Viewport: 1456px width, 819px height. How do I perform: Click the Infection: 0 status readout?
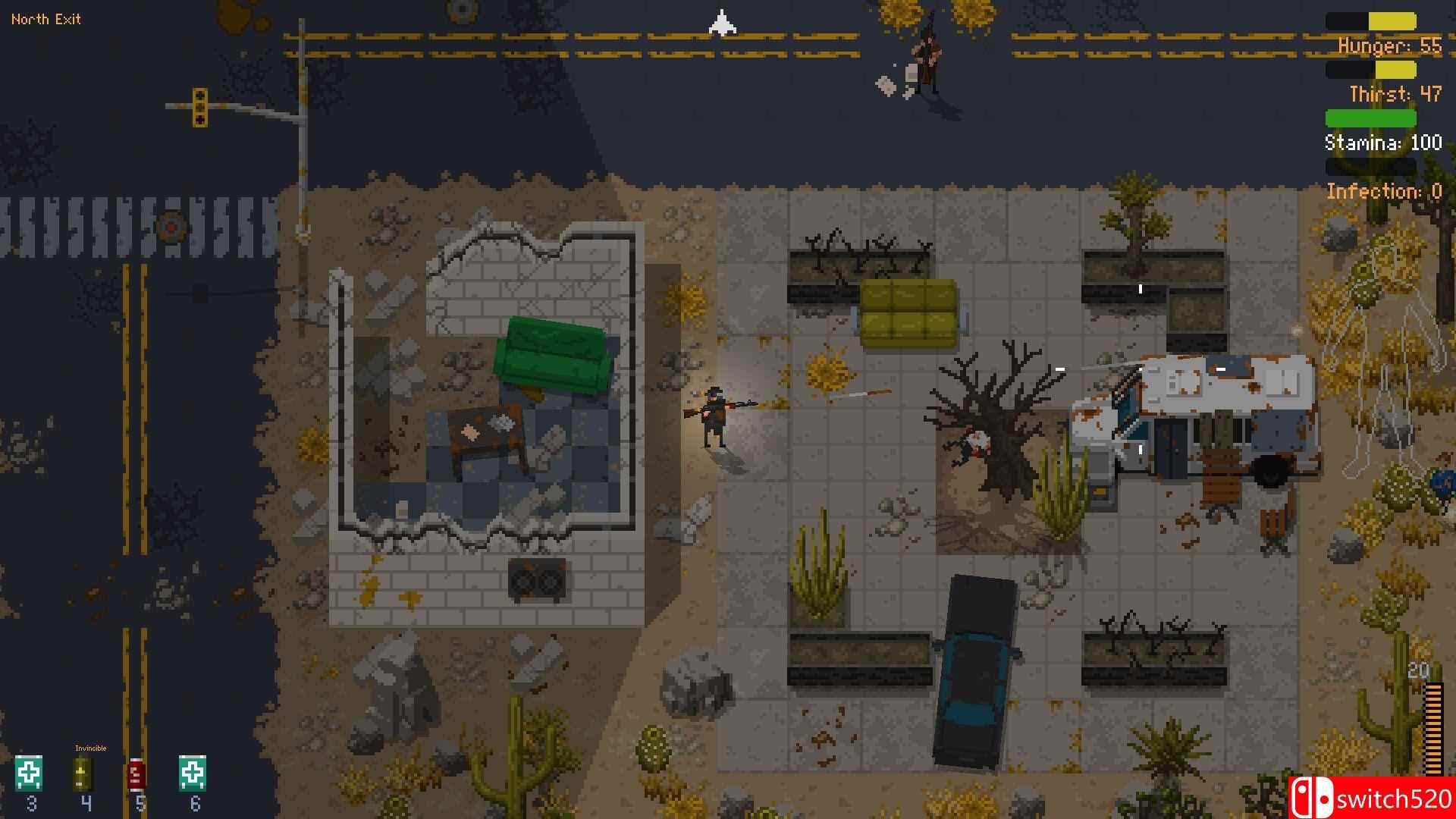pos(1384,191)
